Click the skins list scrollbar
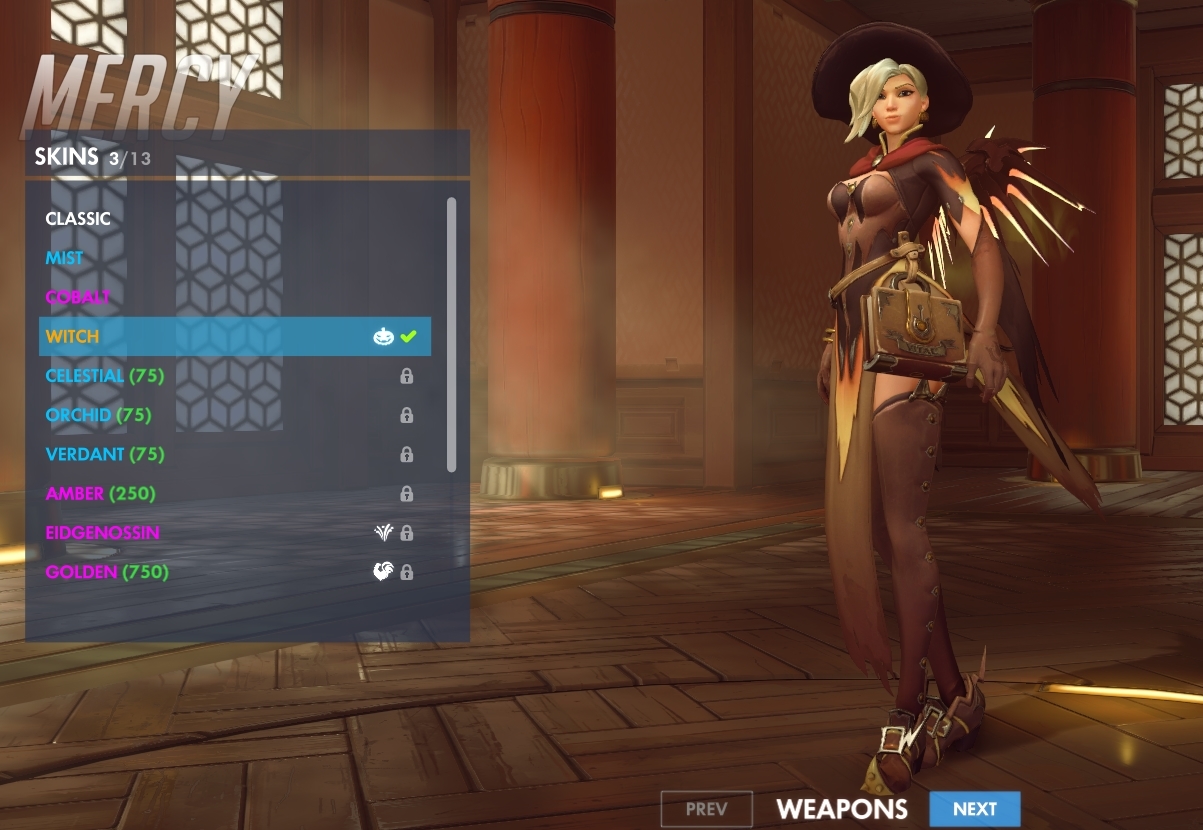 pyautogui.click(x=451, y=334)
